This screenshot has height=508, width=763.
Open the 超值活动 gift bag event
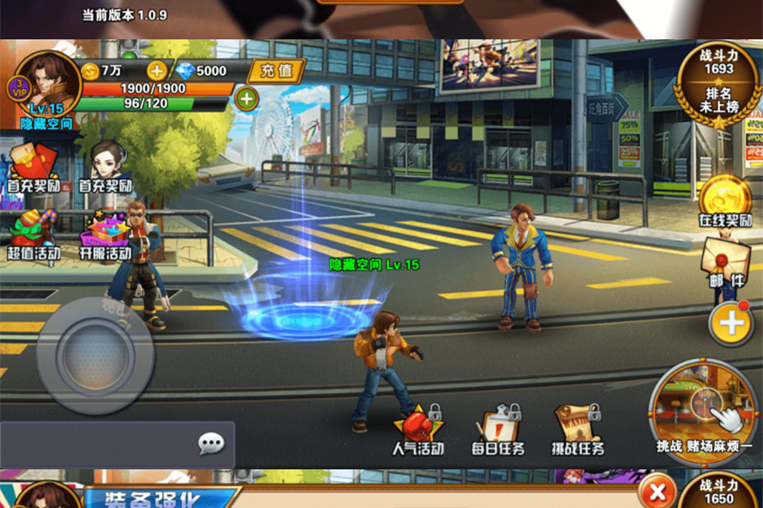point(33,232)
